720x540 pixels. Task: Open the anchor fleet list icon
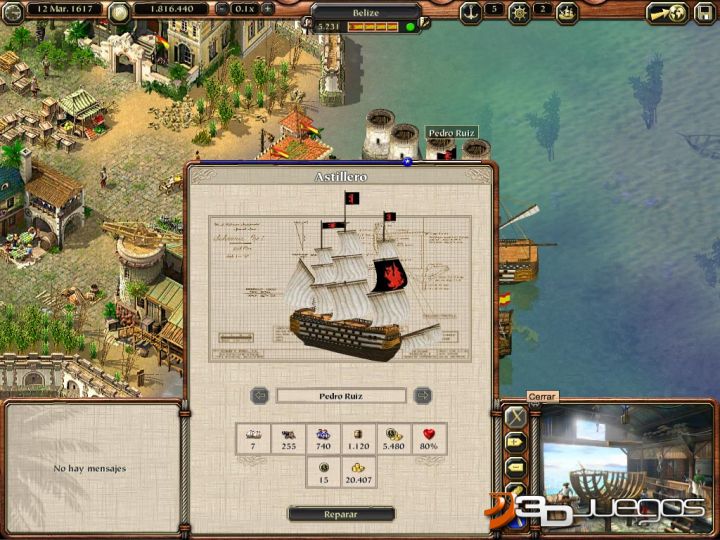pyautogui.click(x=470, y=12)
